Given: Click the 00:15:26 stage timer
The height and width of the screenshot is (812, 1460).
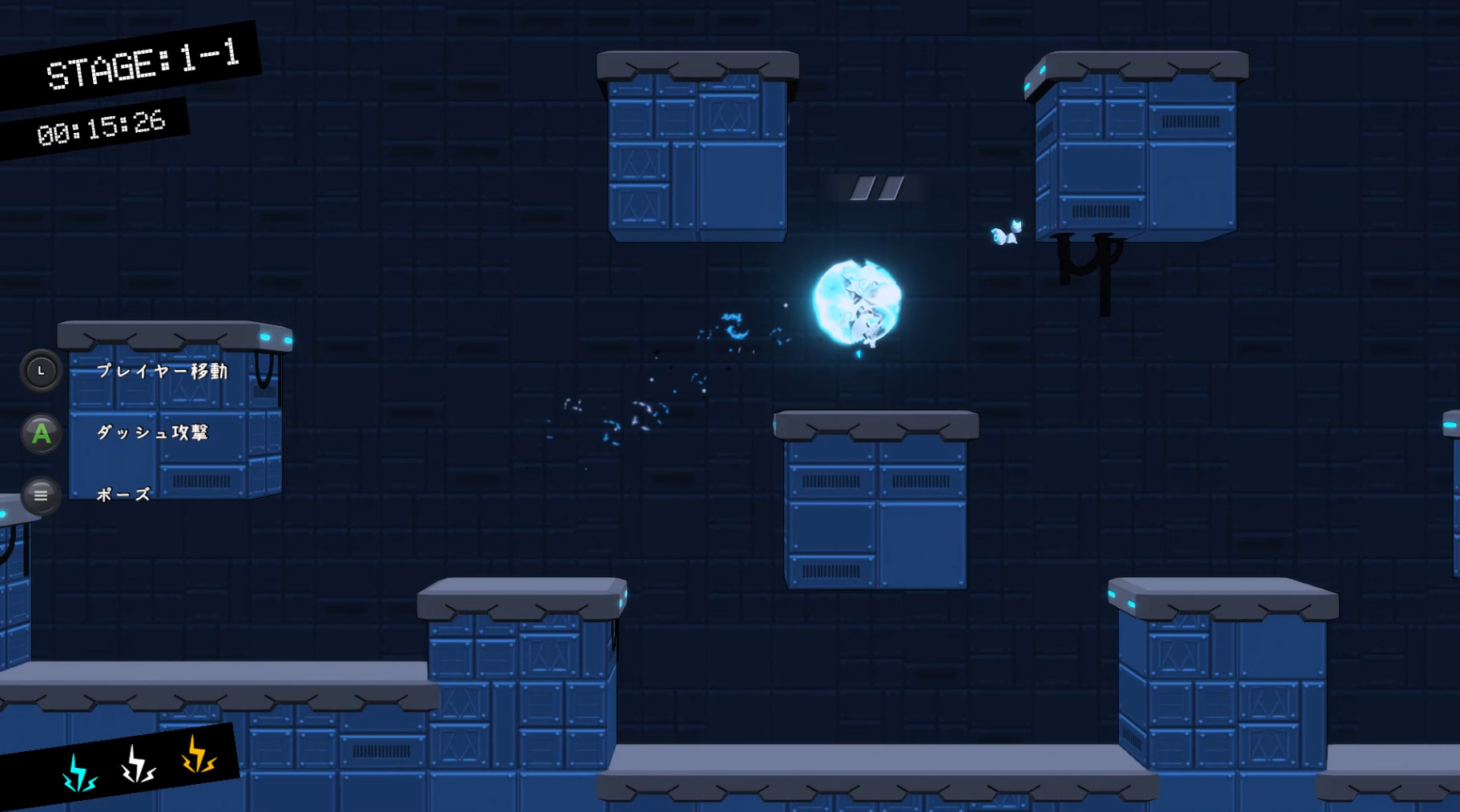Looking at the screenshot, I should pos(104,123).
